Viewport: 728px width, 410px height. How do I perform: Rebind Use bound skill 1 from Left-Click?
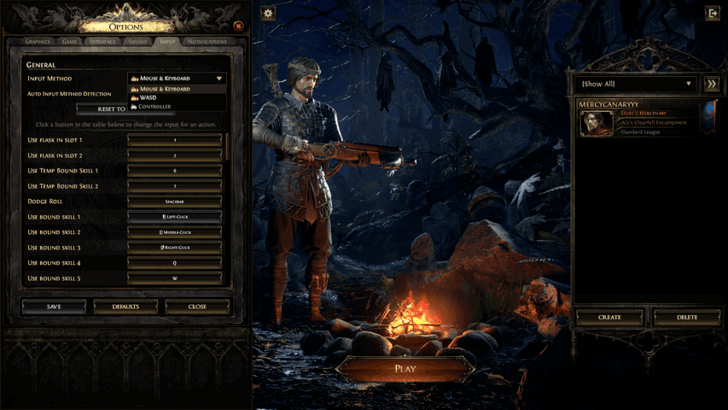click(175, 217)
